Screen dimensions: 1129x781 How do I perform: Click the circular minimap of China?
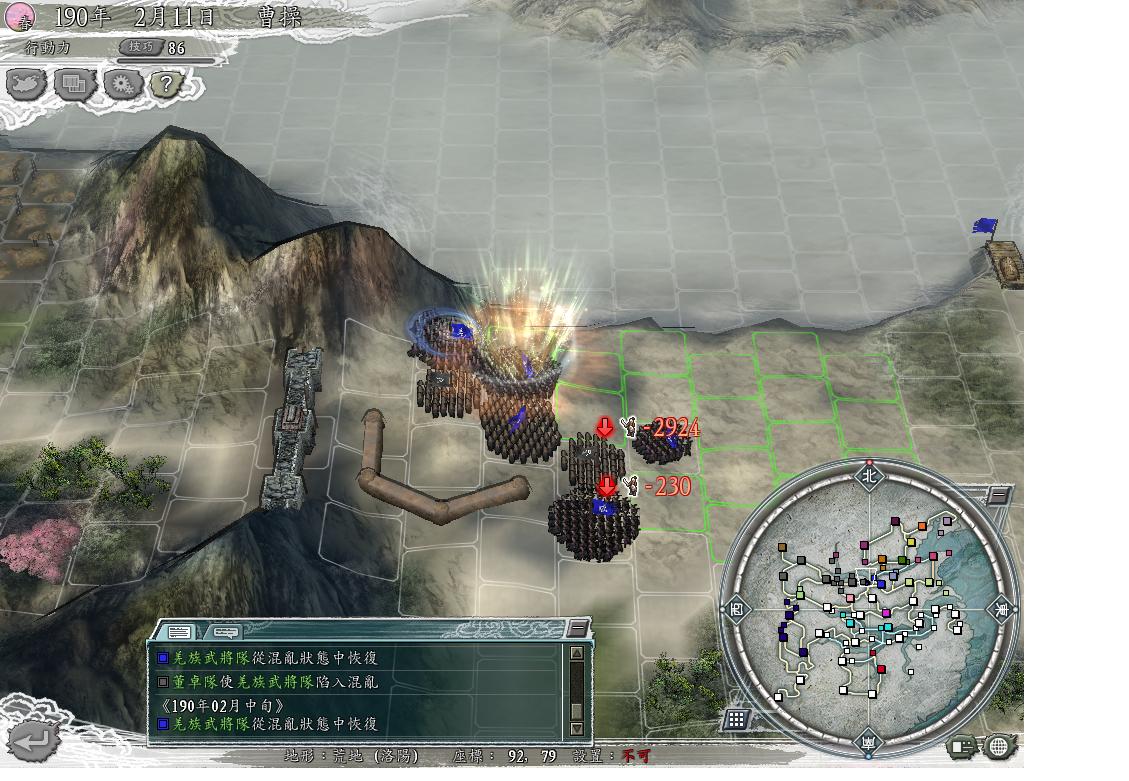coord(867,606)
